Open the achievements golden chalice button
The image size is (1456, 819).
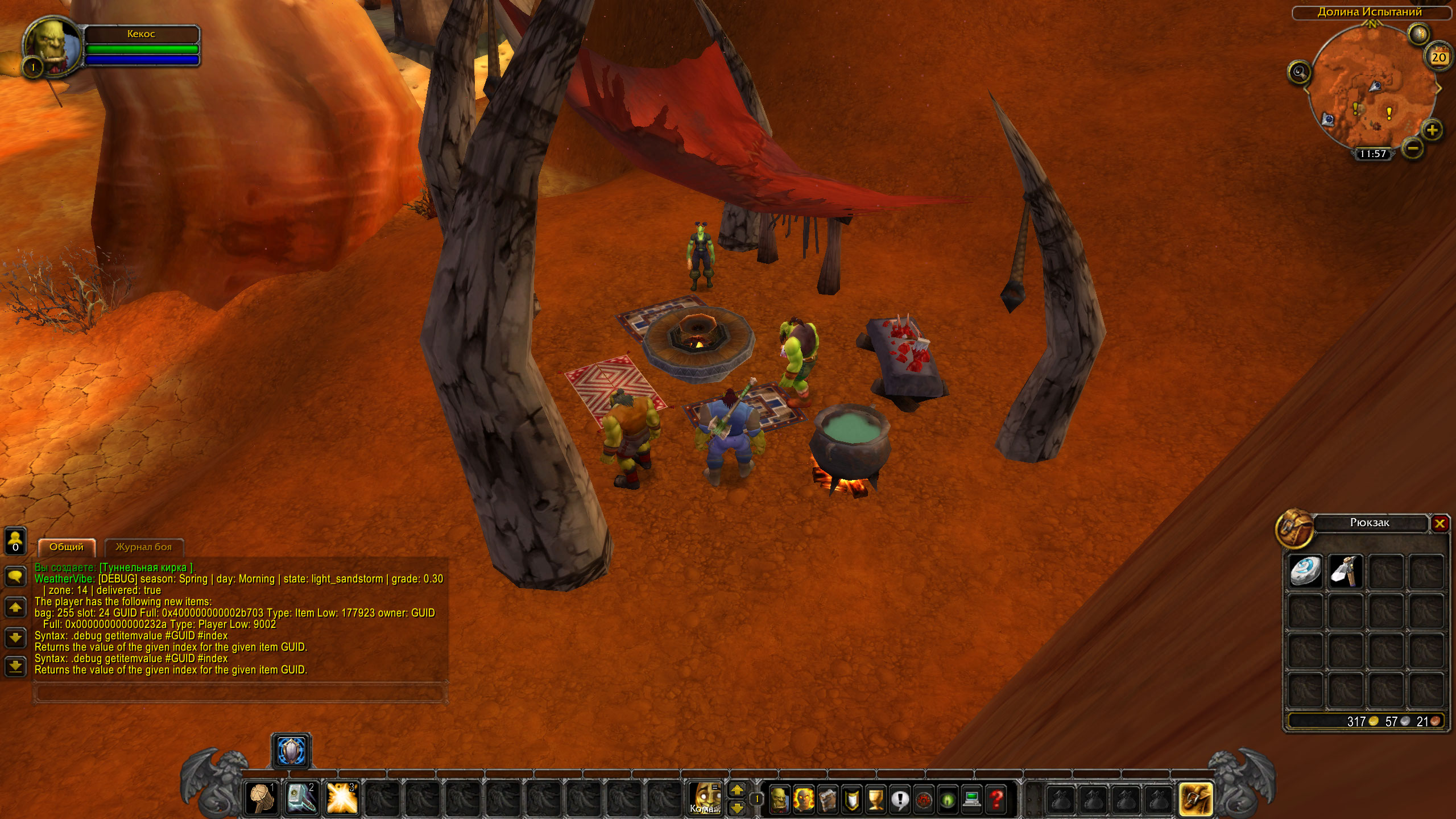[x=875, y=800]
